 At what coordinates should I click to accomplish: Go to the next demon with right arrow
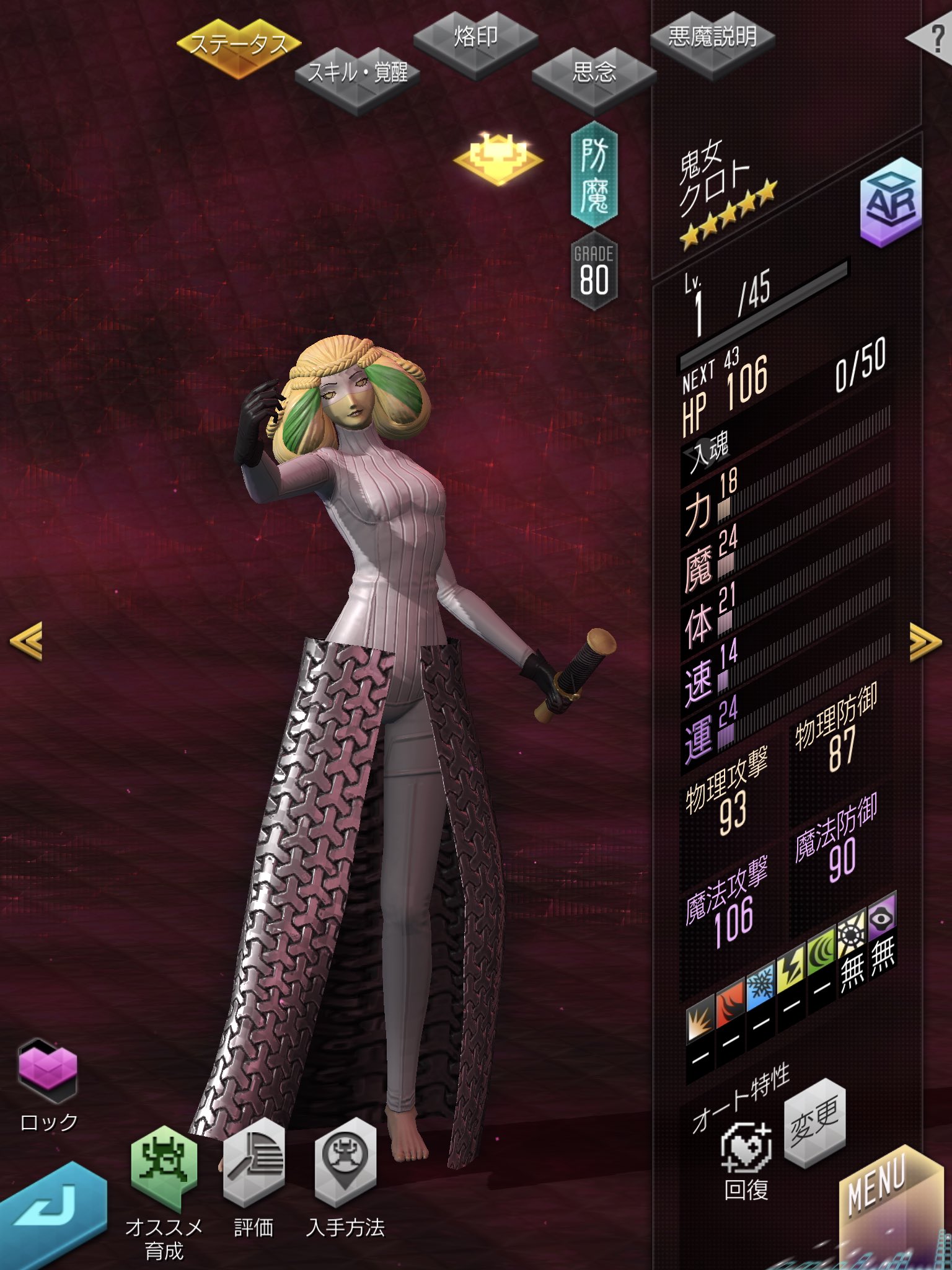click(x=925, y=642)
